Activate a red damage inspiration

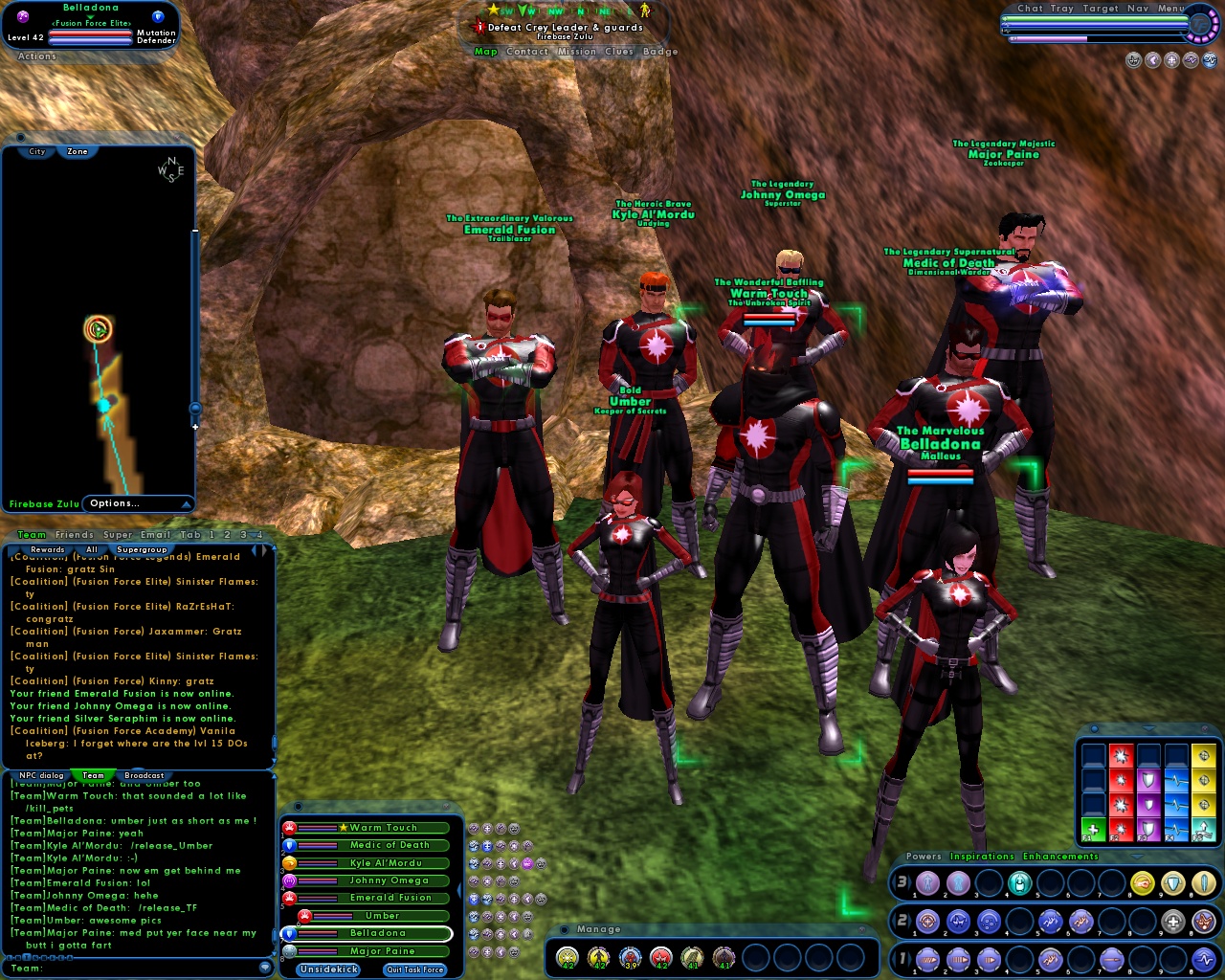tap(1122, 828)
